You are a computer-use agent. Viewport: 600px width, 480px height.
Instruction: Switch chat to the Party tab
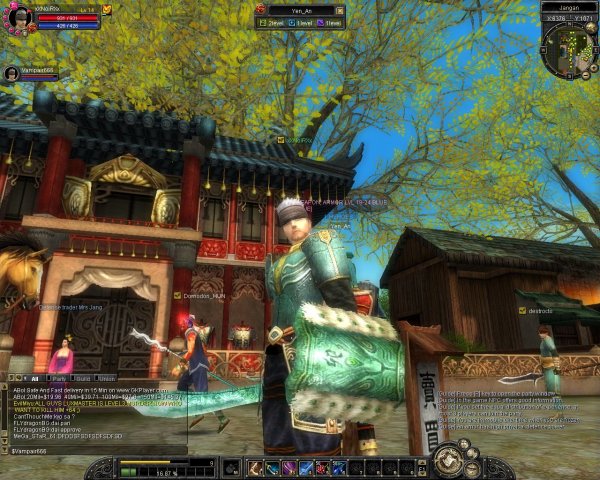[59, 379]
